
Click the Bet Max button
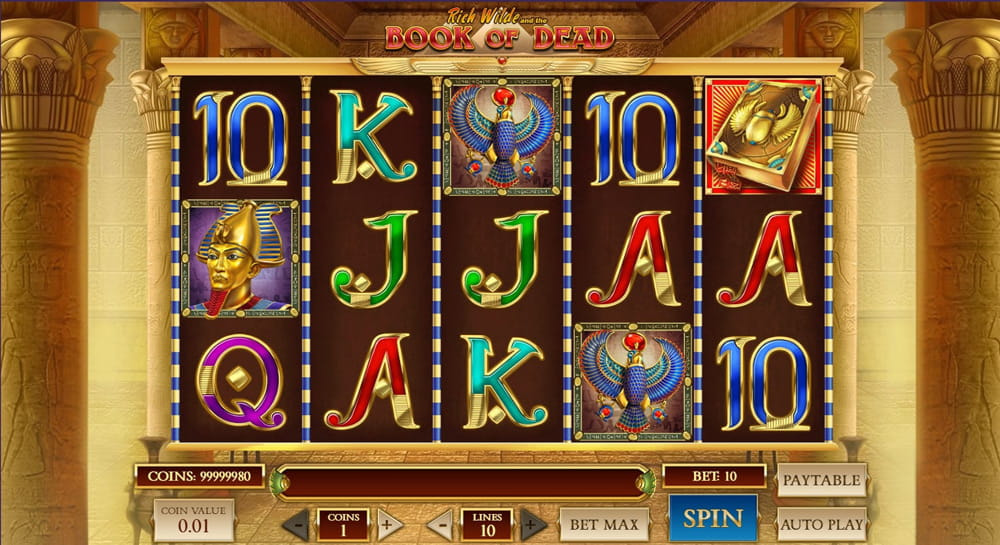click(604, 524)
